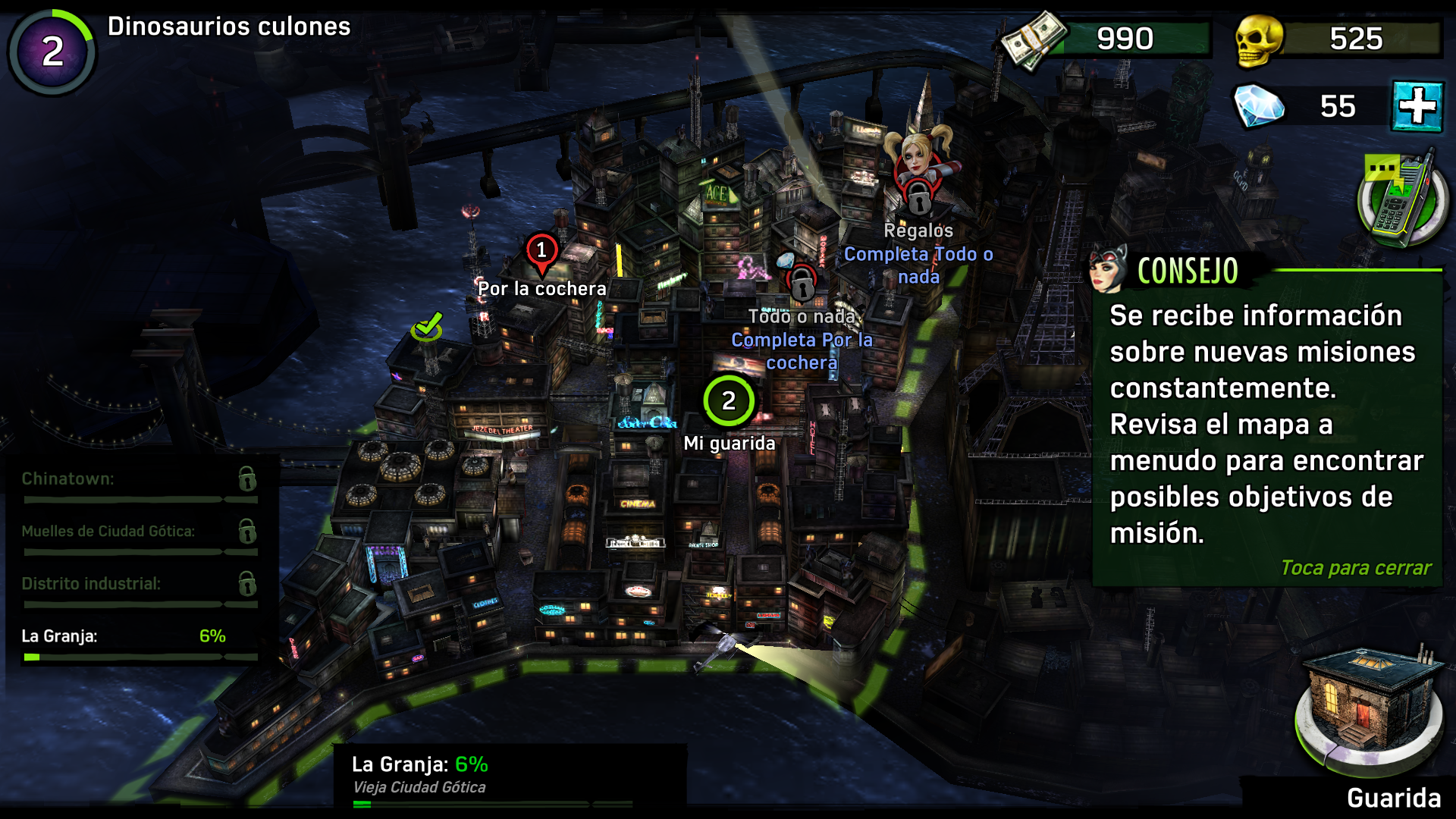
Task: Tap the diamond gems icon
Action: tap(1259, 106)
